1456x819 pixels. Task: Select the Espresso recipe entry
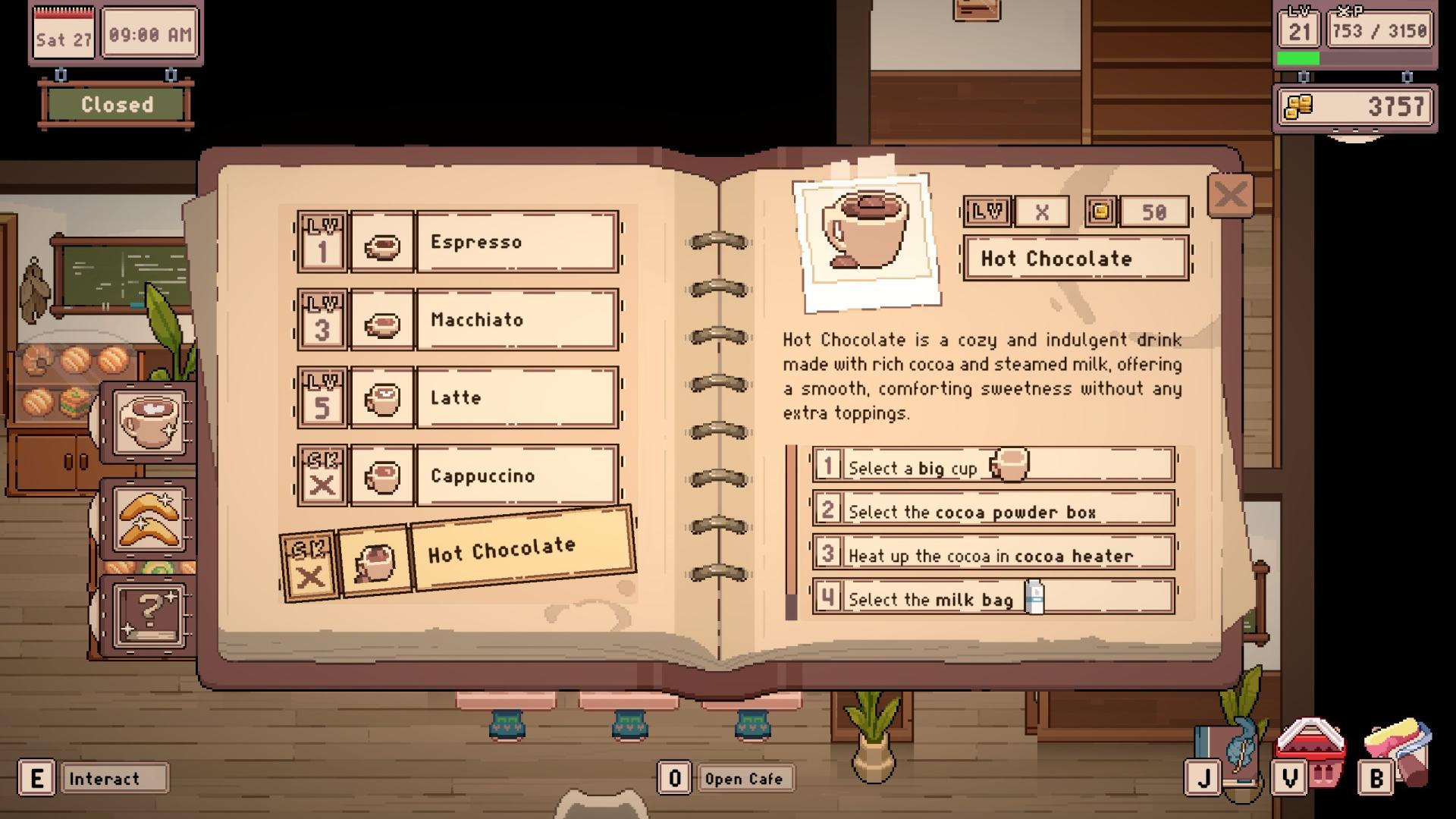click(x=516, y=243)
